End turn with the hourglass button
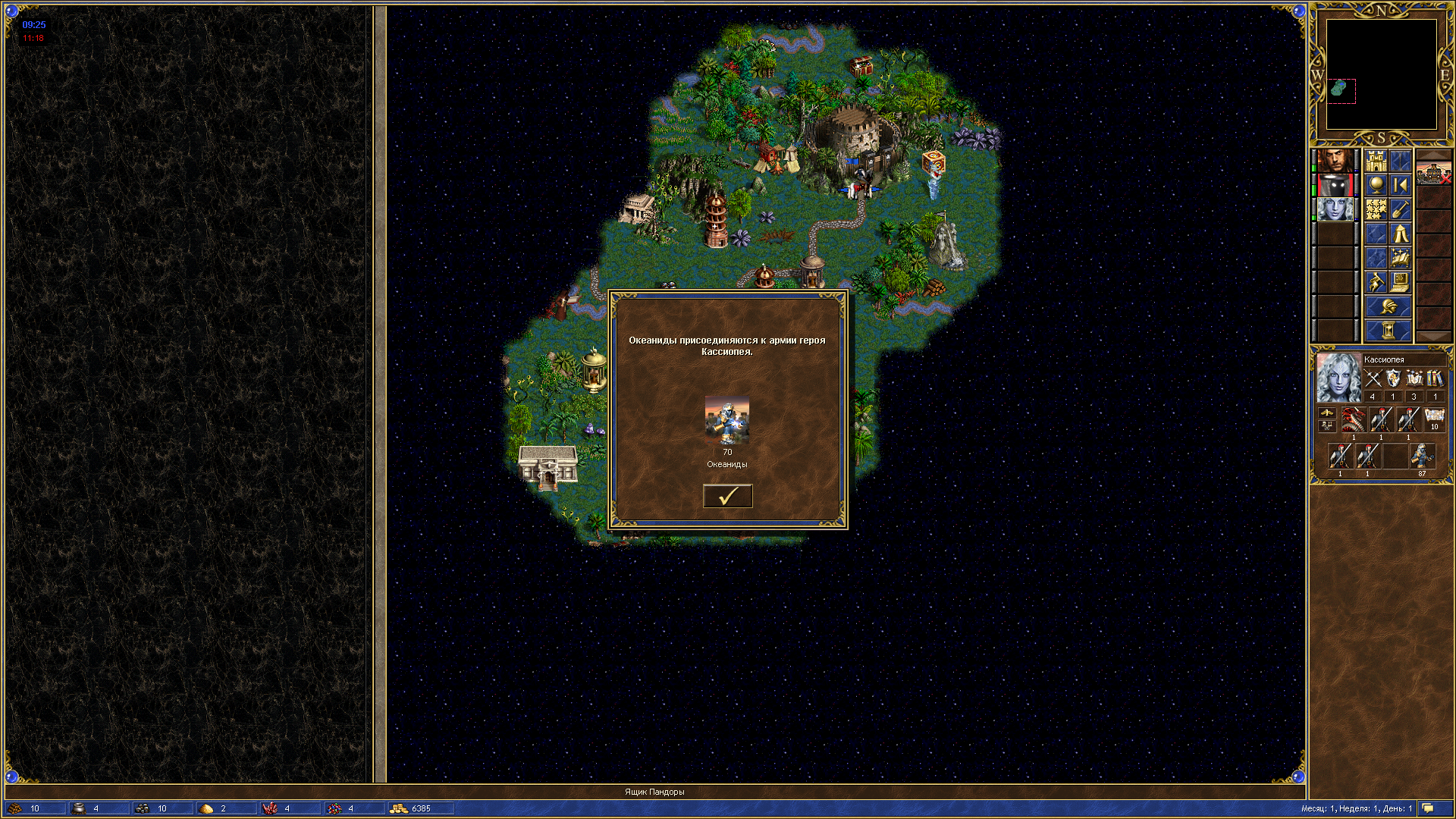 (1388, 331)
